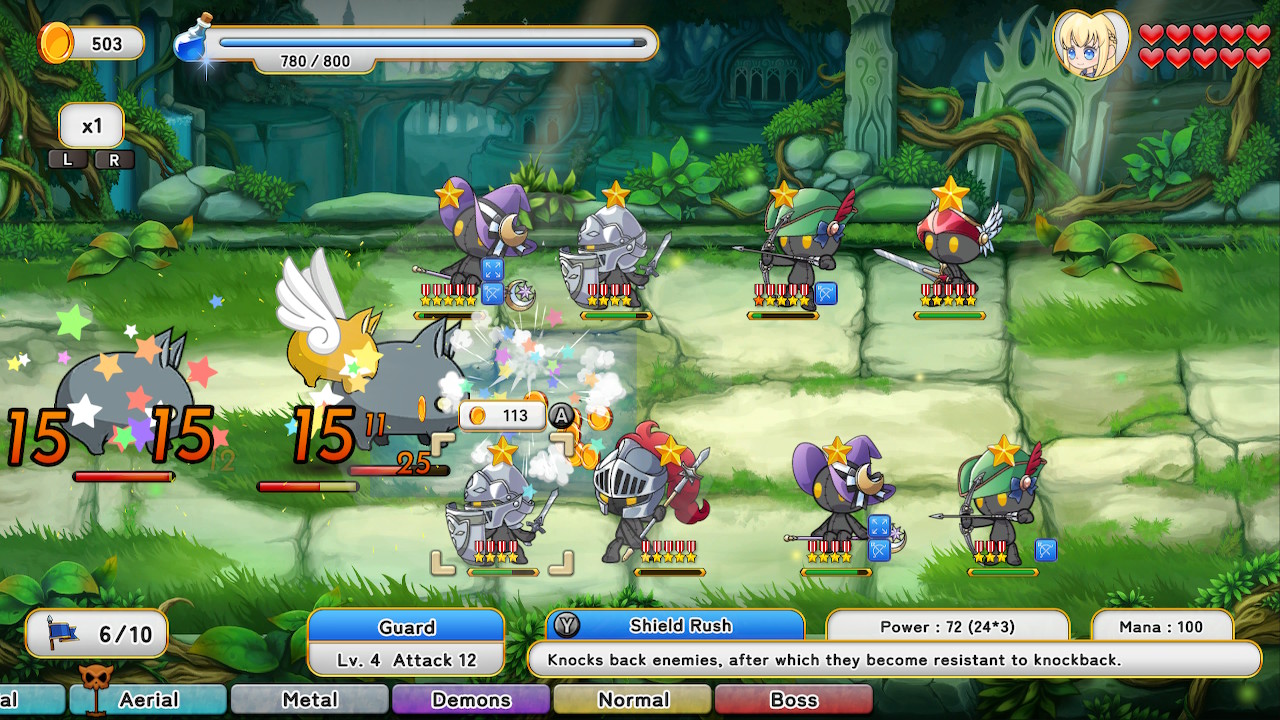Viewport: 1280px width, 720px height.
Task: Toggle the x1 game speed button
Action: point(91,125)
